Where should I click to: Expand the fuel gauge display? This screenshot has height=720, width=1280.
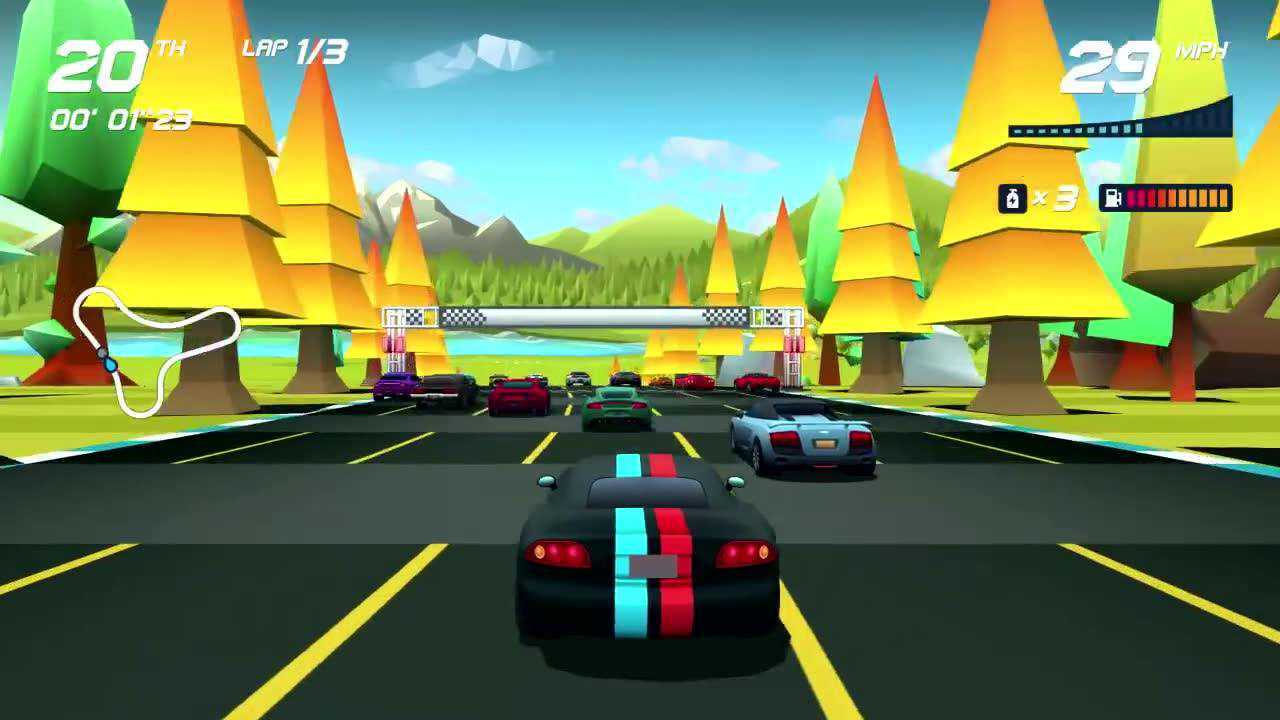[x=1165, y=197]
